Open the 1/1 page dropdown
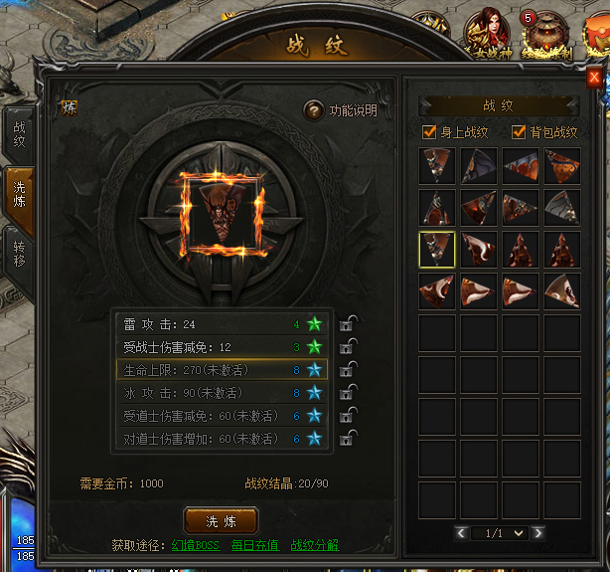Screen dimensions: 610x573 (x=500, y=533)
